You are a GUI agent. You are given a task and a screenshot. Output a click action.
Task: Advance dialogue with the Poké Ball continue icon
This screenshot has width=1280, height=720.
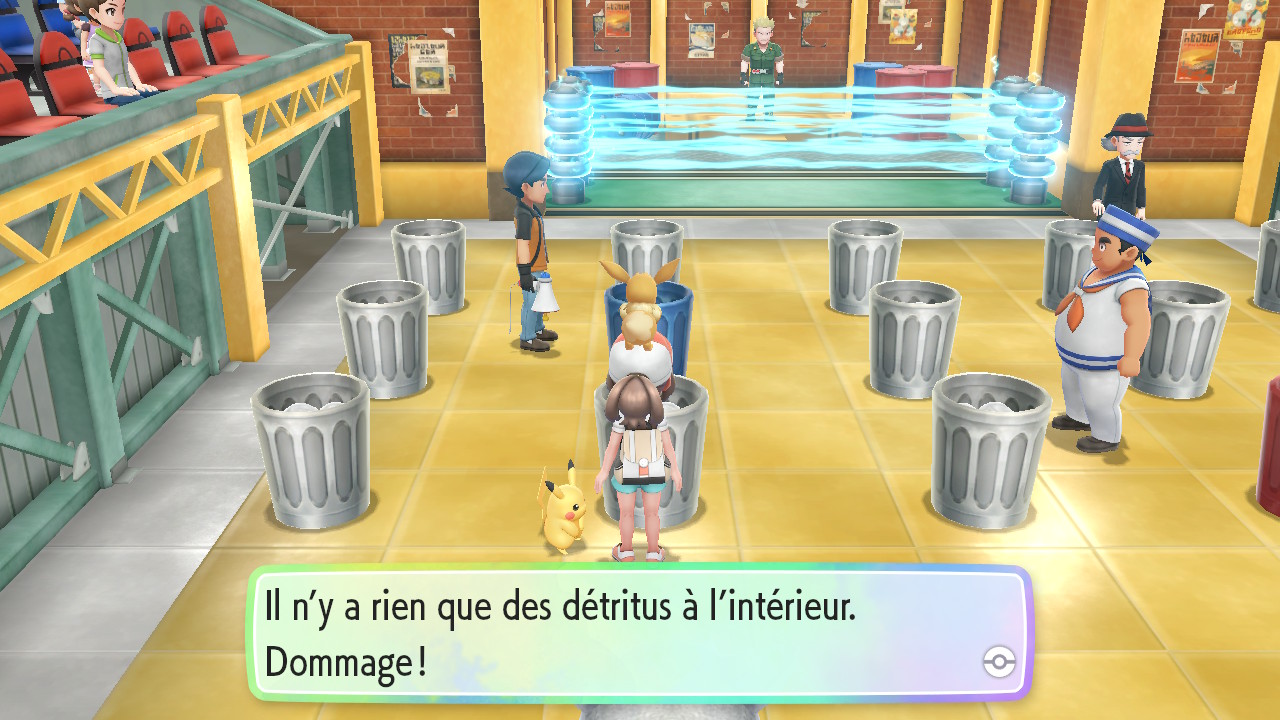coord(999,661)
